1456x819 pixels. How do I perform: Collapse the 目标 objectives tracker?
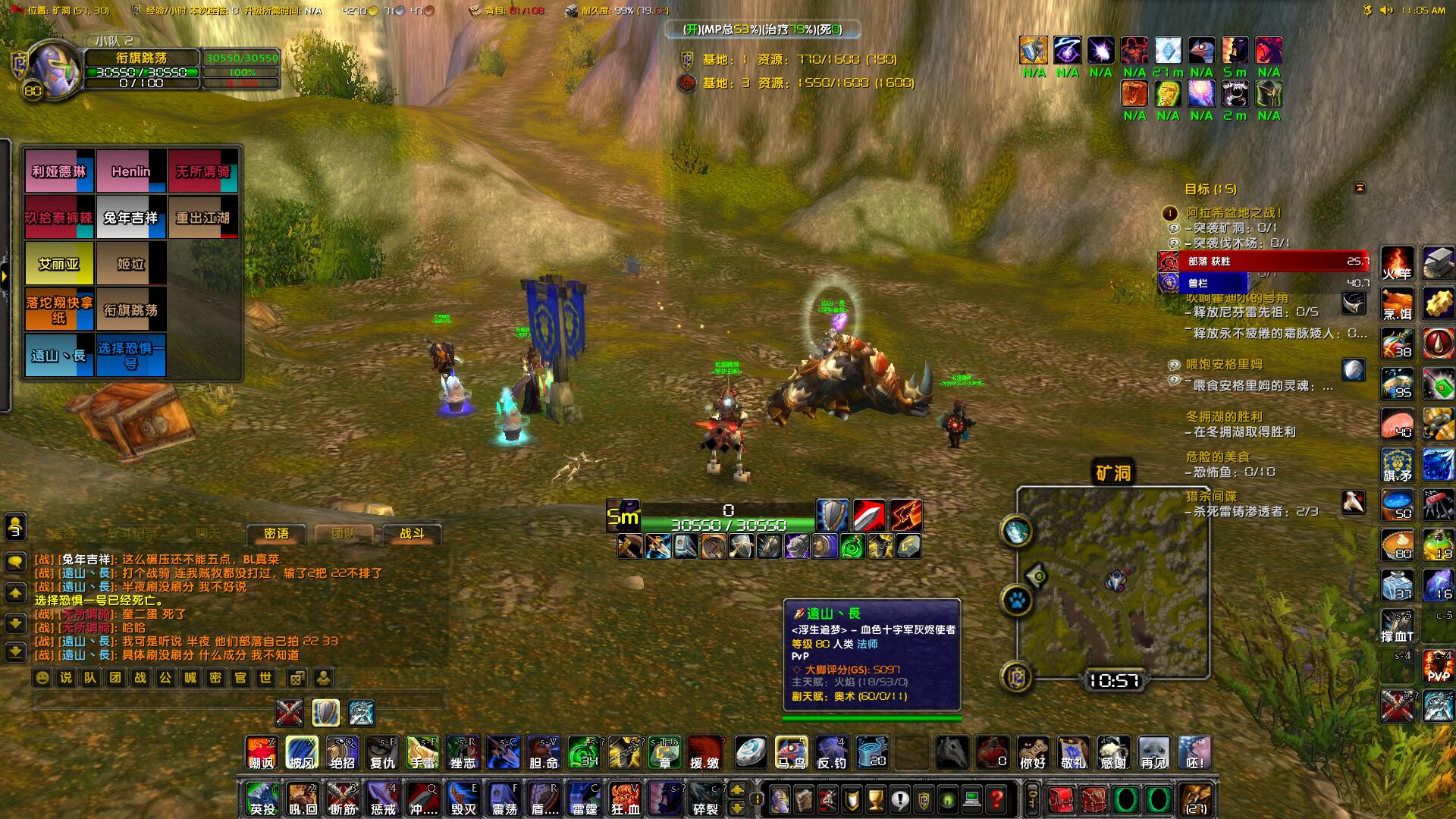click(1360, 187)
